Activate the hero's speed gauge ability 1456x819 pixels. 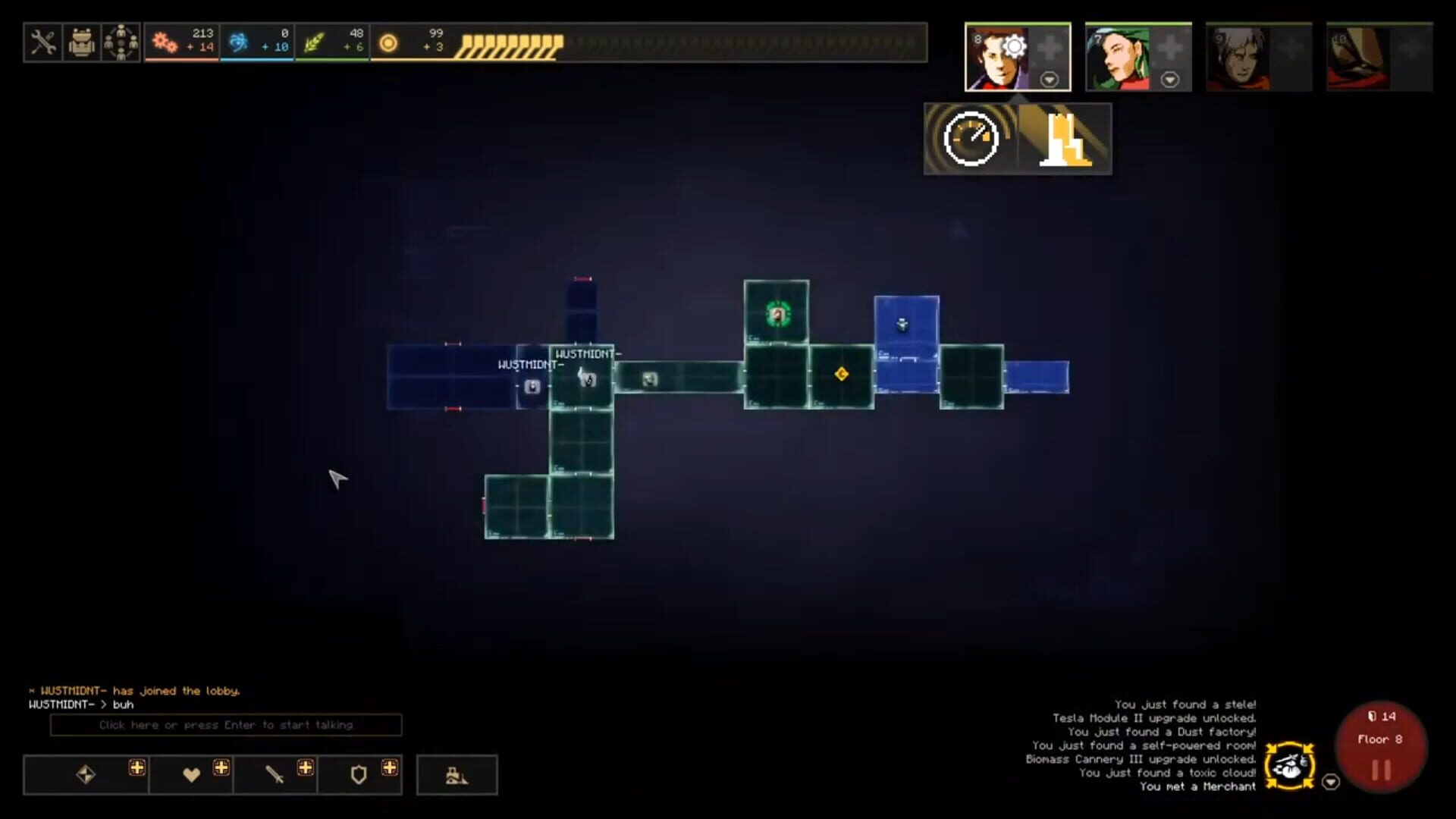971,139
